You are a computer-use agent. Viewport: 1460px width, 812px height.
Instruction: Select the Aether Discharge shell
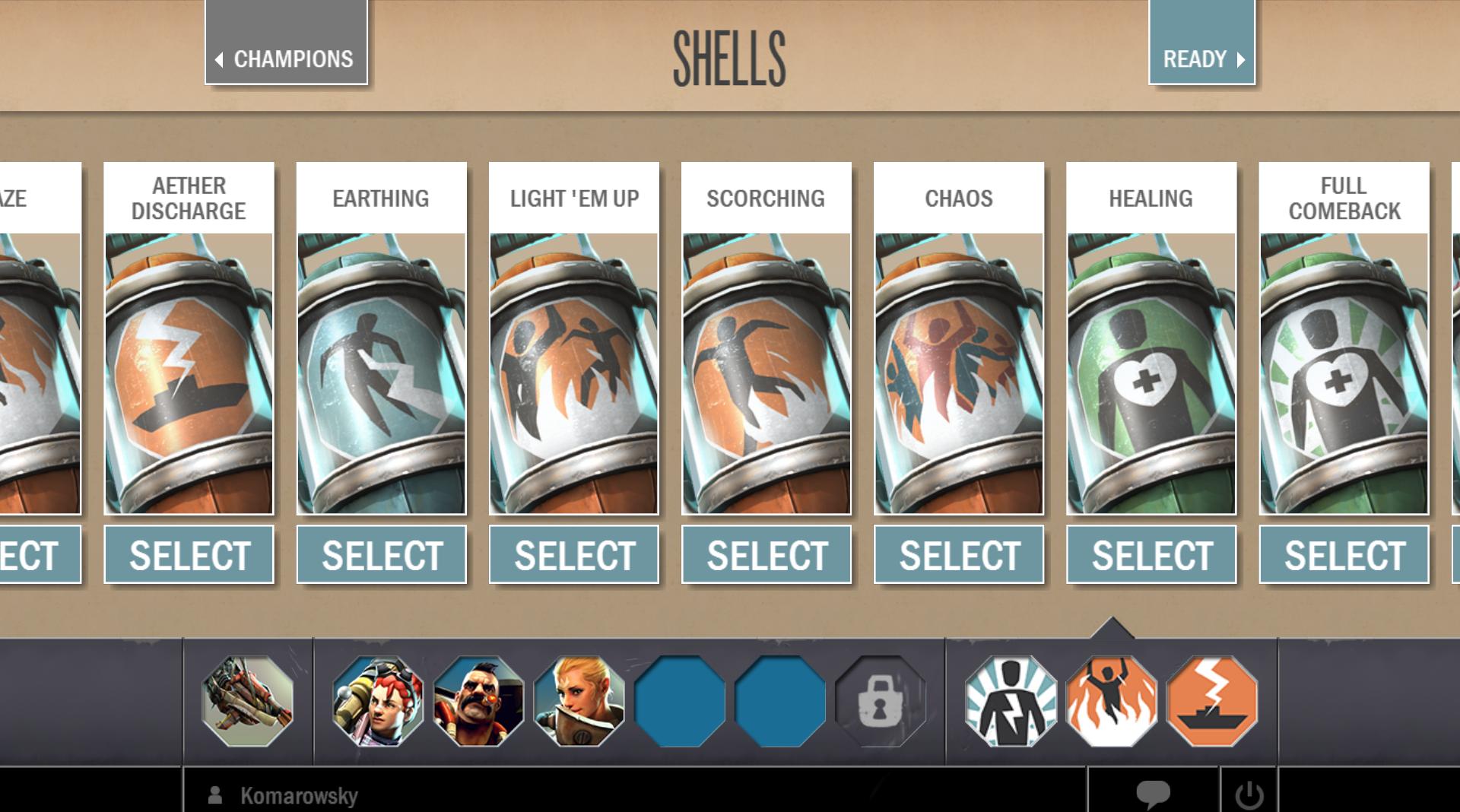coord(189,555)
